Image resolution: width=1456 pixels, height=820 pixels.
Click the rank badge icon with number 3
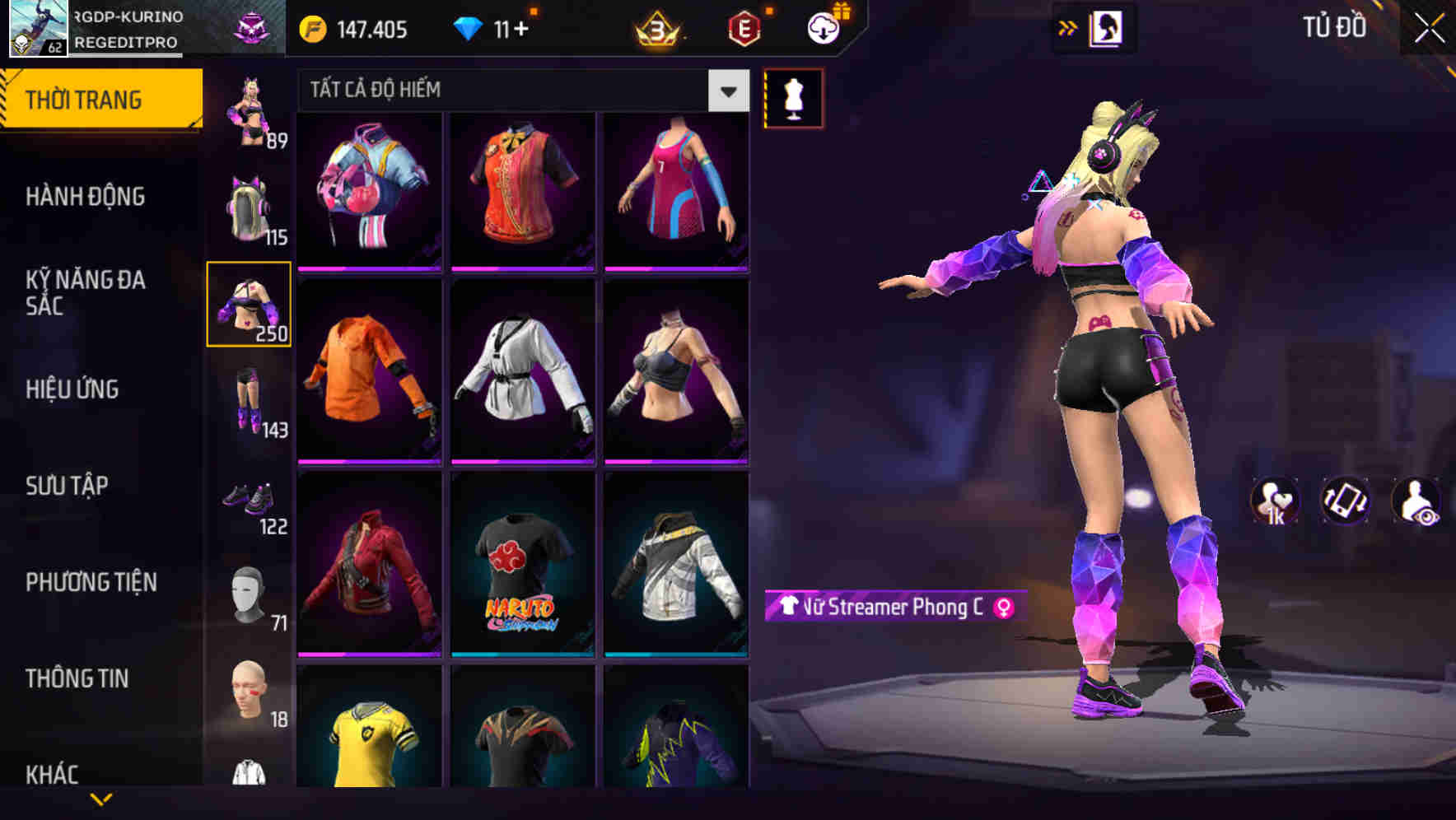pyautogui.click(x=656, y=27)
